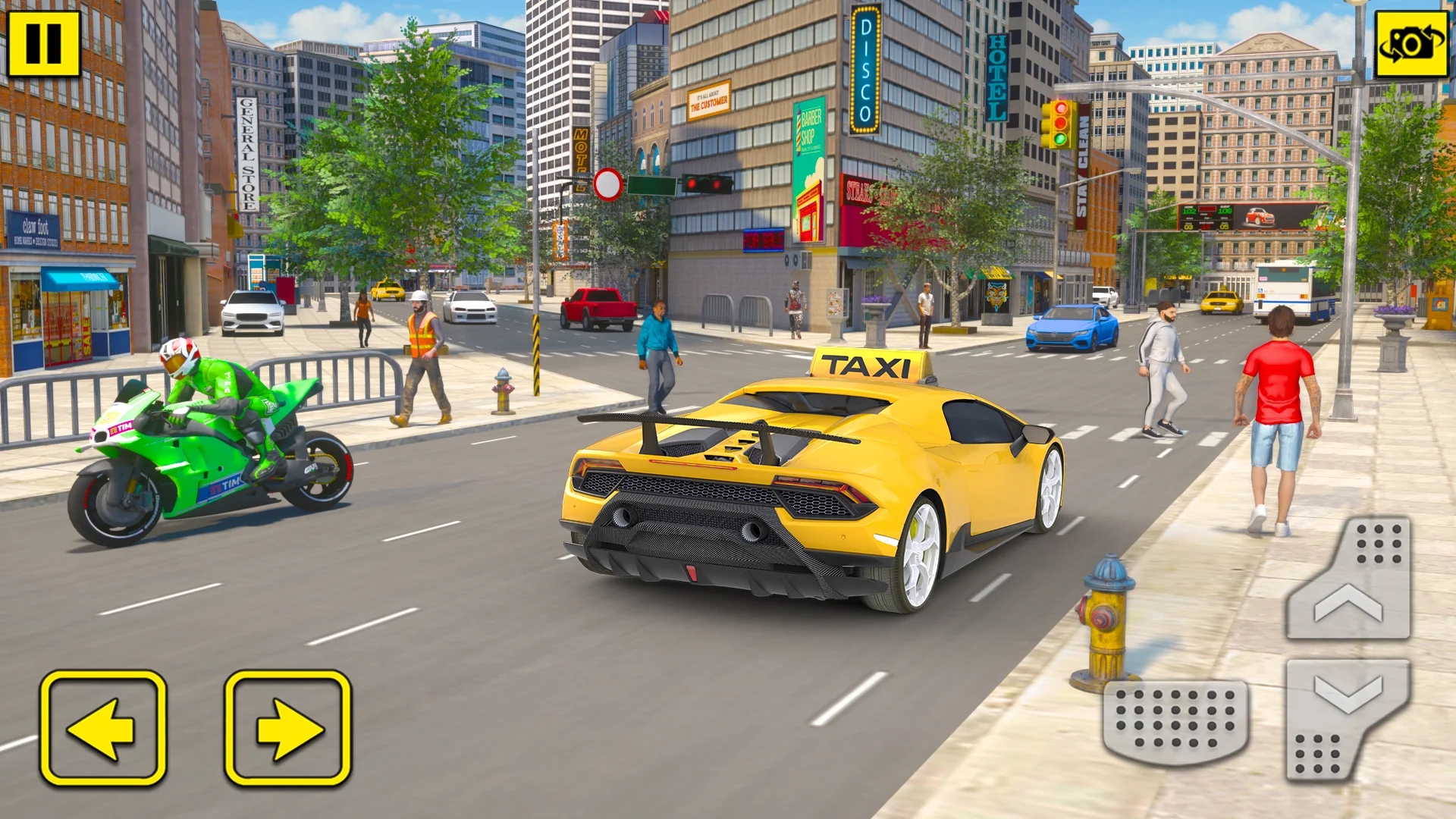
Task: Toggle camera mode with the rotating camera icon
Action: pyautogui.click(x=1410, y=42)
